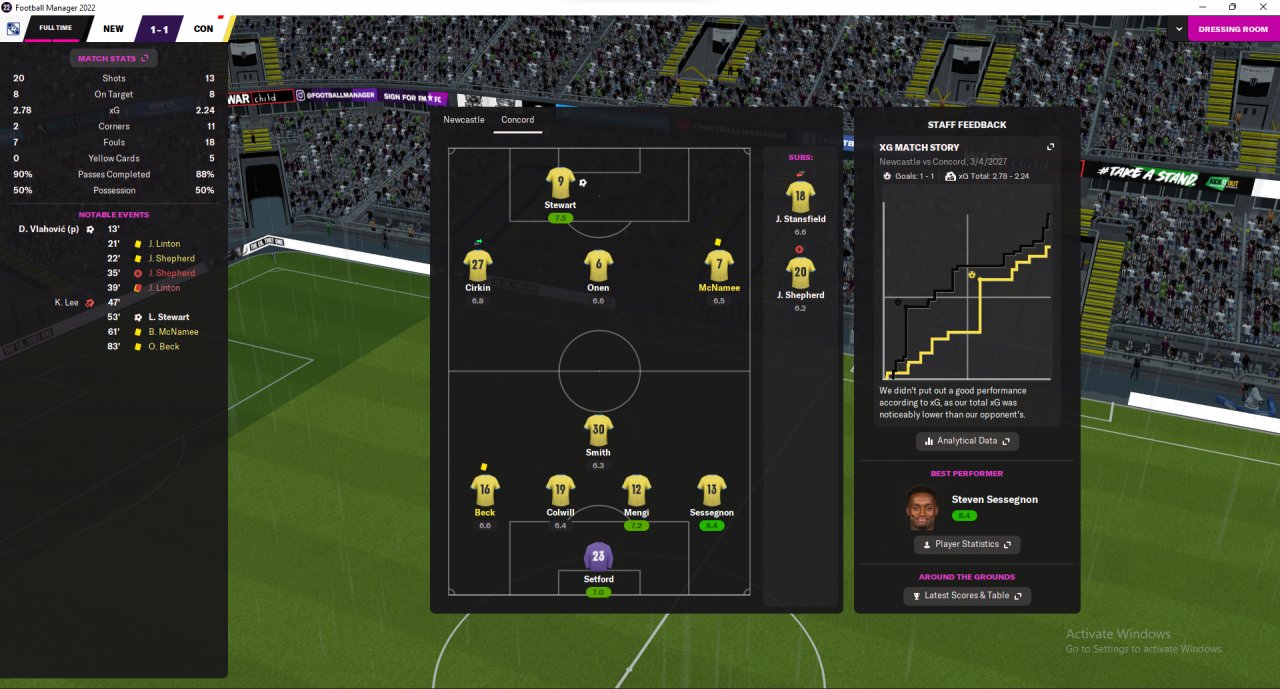Select striker Stewart's shirt
This screenshot has width=1280, height=689.
[560, 184]
